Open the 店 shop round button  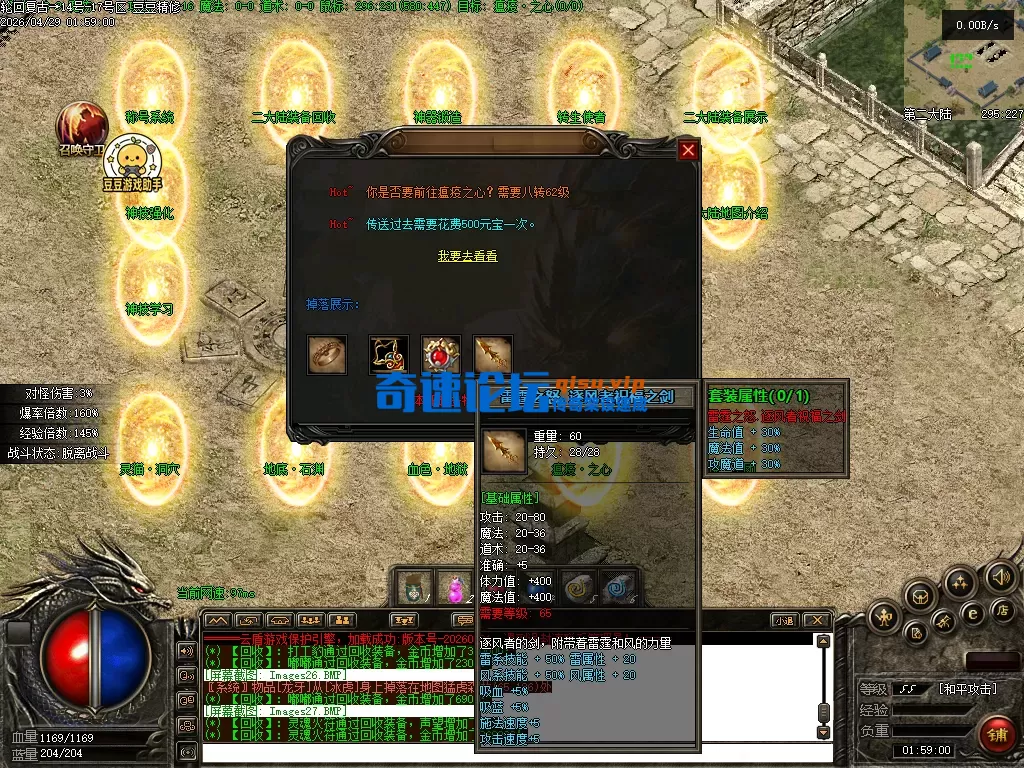[1001, 610]
